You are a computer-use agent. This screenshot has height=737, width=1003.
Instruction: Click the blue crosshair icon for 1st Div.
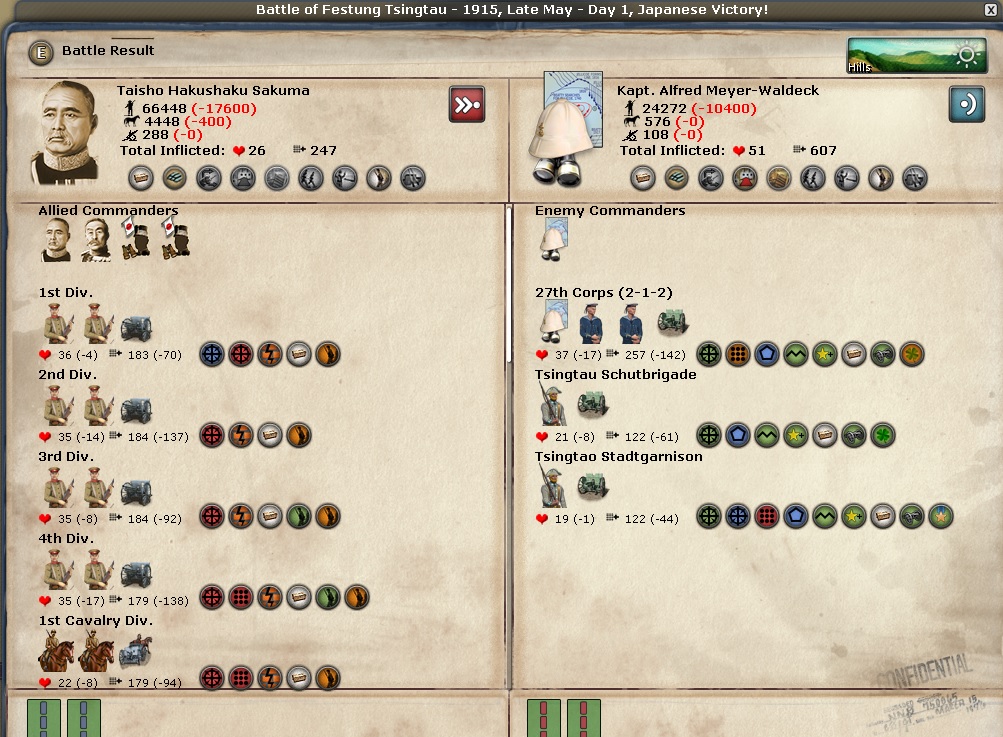coord(212,354)
